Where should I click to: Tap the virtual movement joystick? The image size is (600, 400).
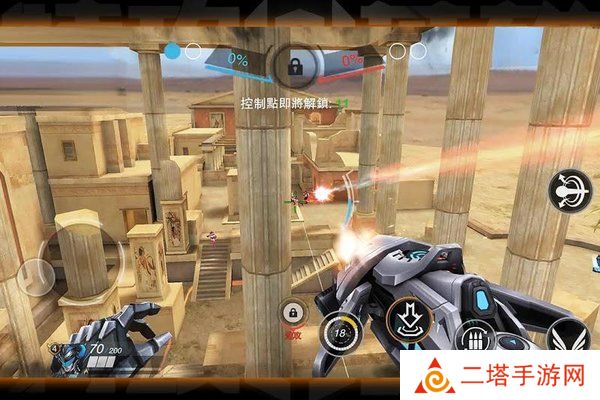pyautogui.click(x=38, y=270)
